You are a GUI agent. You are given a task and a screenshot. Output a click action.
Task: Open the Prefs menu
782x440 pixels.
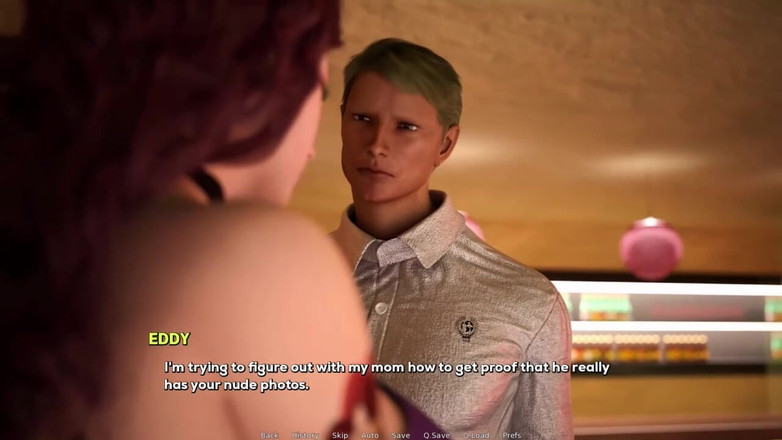[511, 435]
